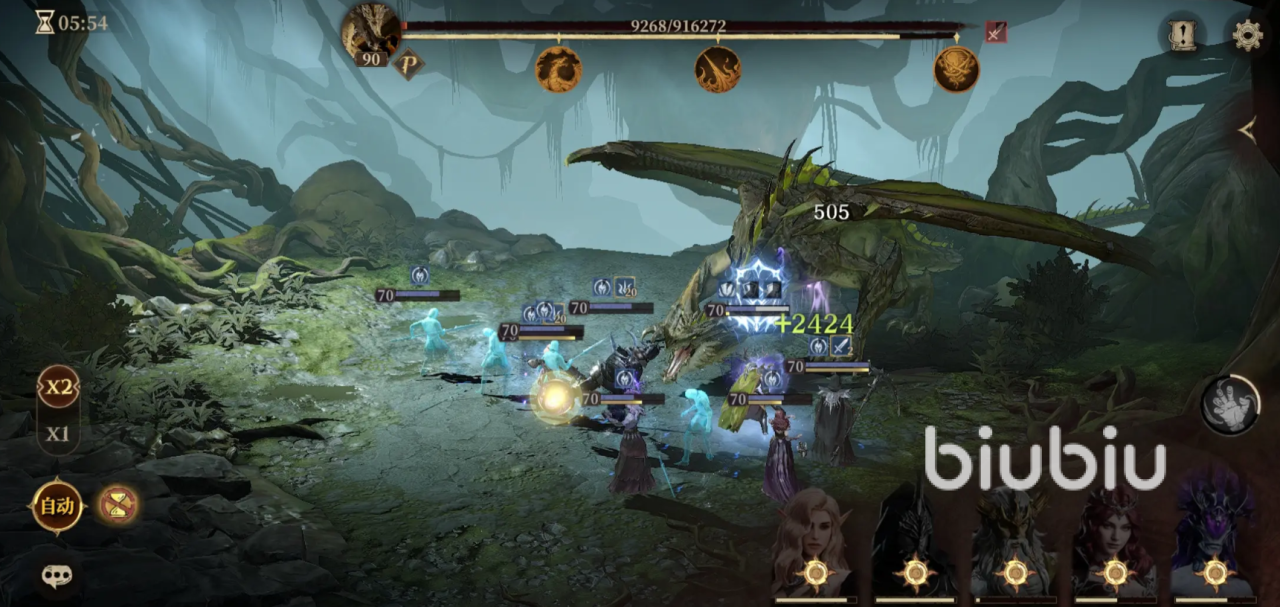Image resolution: width=1280 pixels, height=607 pixels.
Task: Click the red crossed-sword icon by boss bar
Action: [995, 32]
